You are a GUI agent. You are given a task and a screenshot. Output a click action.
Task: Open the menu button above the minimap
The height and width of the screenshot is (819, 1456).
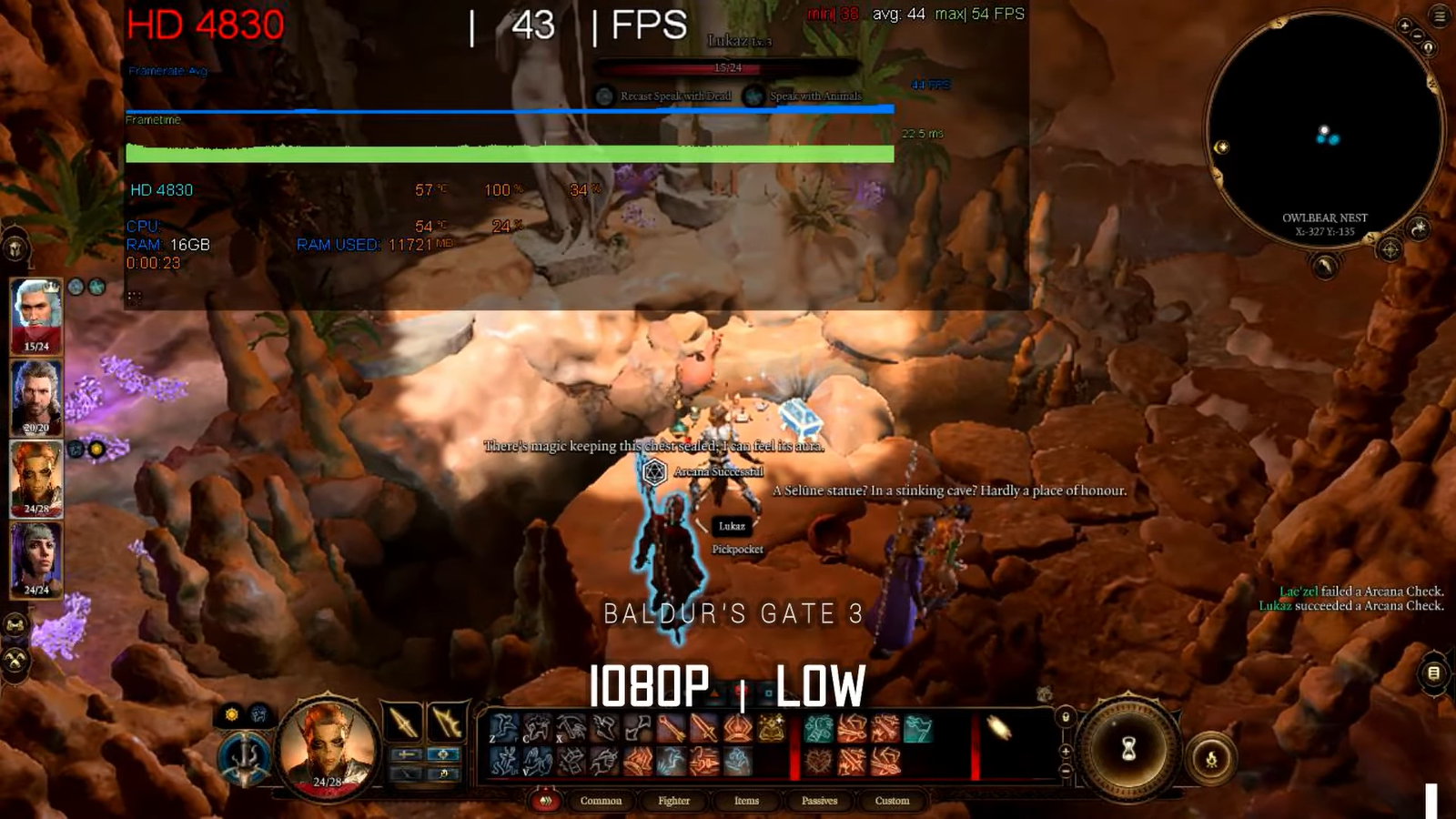(1440, 15)
